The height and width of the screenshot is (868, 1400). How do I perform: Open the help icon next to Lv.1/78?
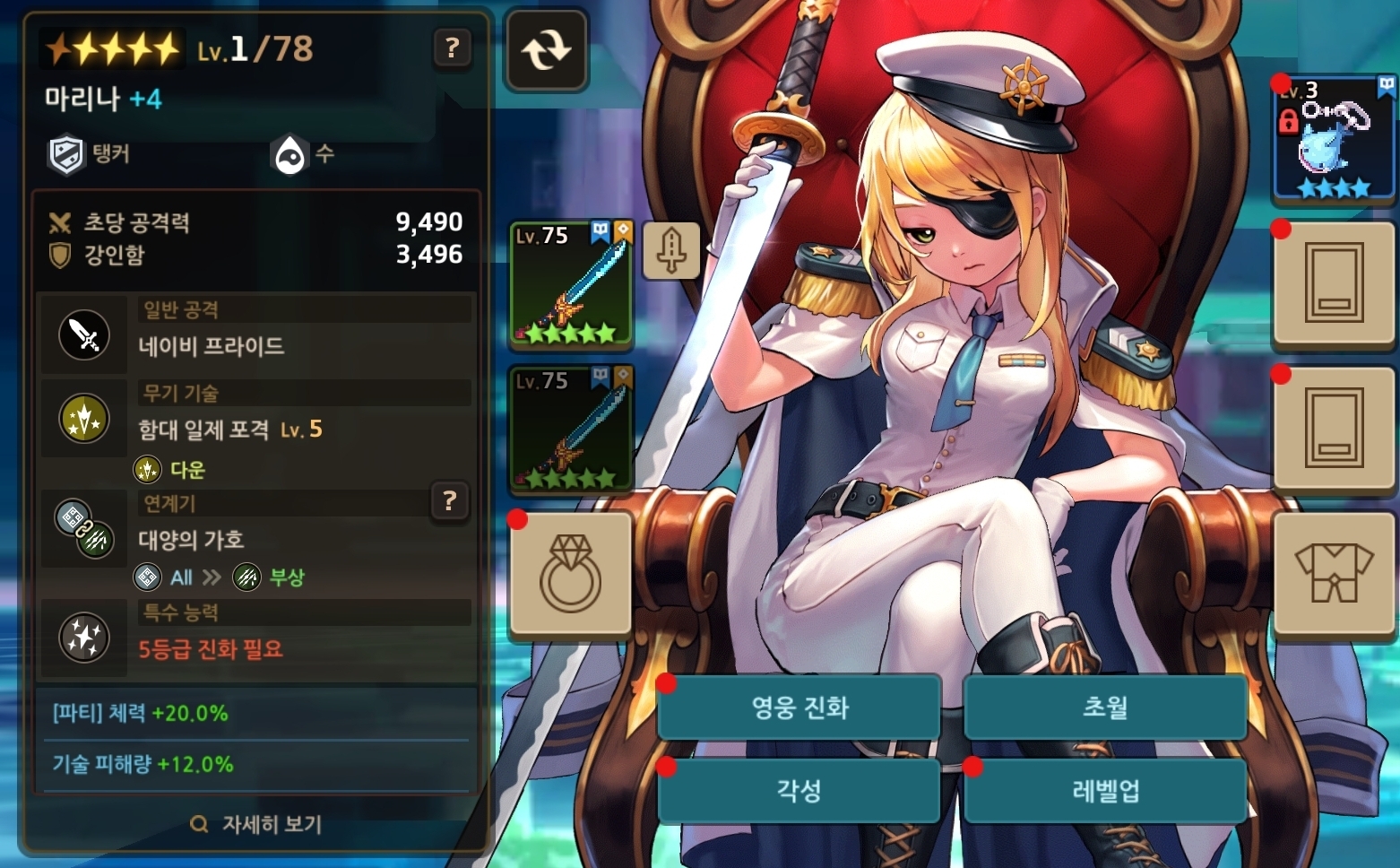tap(452, 50)
